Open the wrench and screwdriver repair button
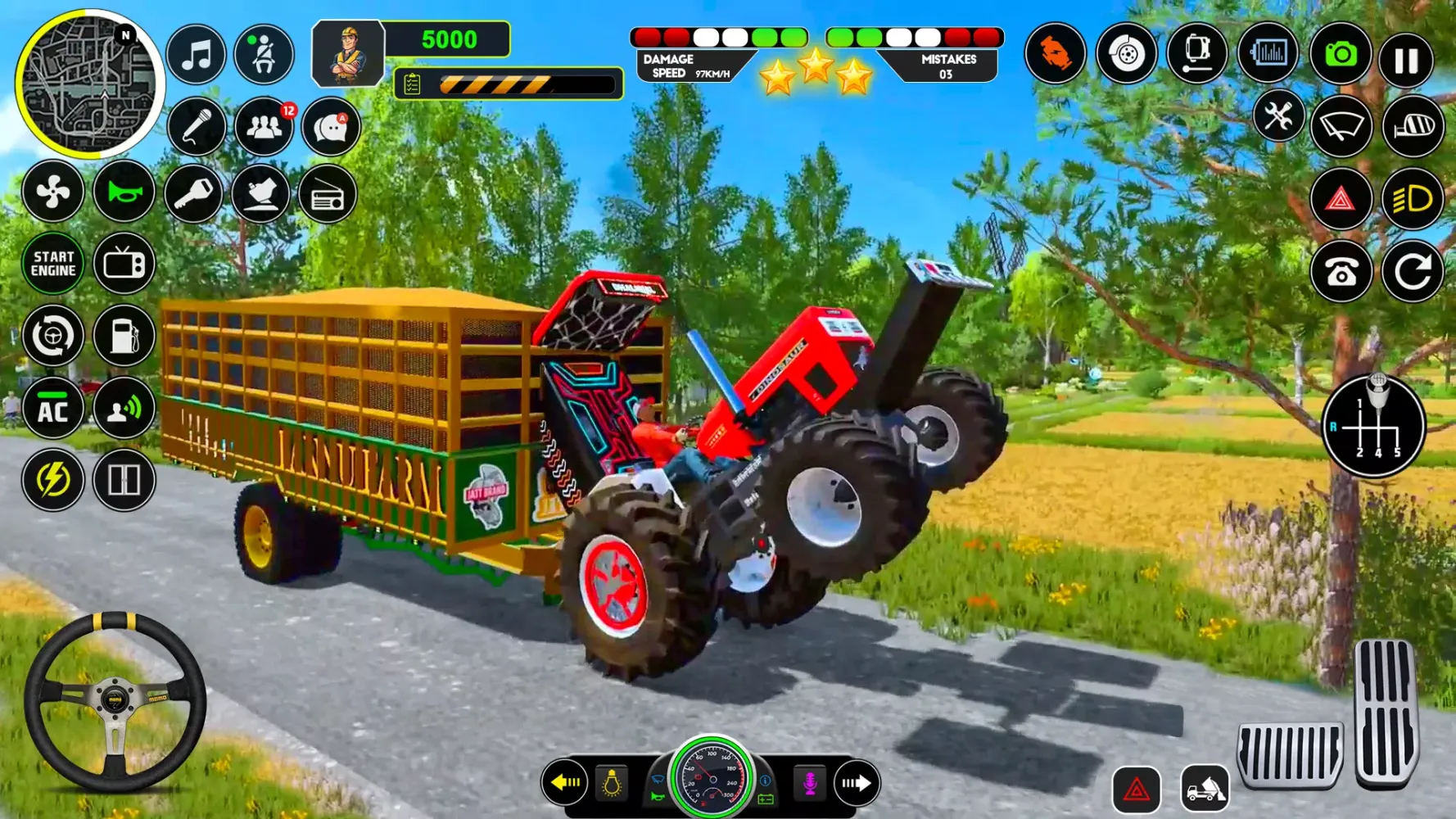The image size is (1456, 819). [x=1277, y=116]
